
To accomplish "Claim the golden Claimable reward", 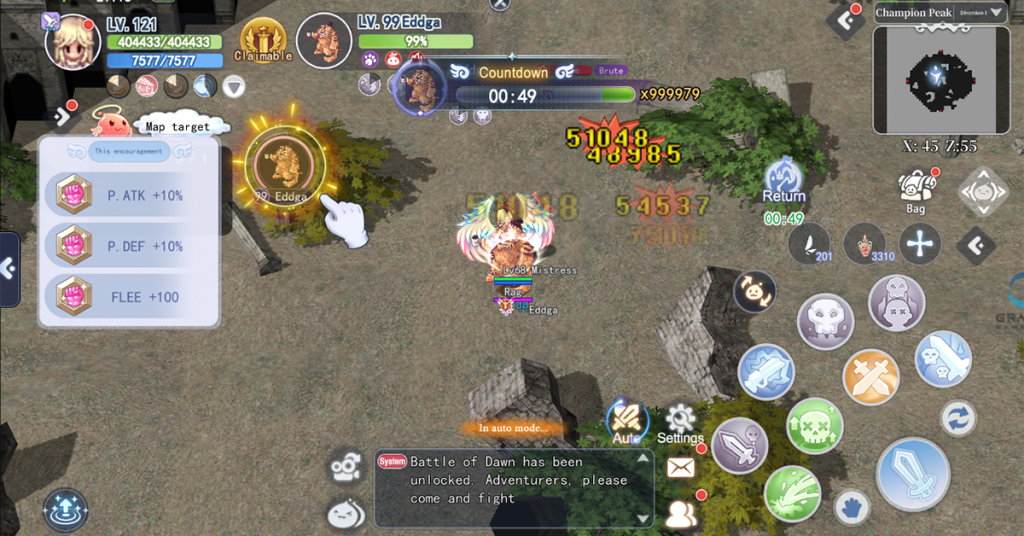I will [x=263, y=40].
